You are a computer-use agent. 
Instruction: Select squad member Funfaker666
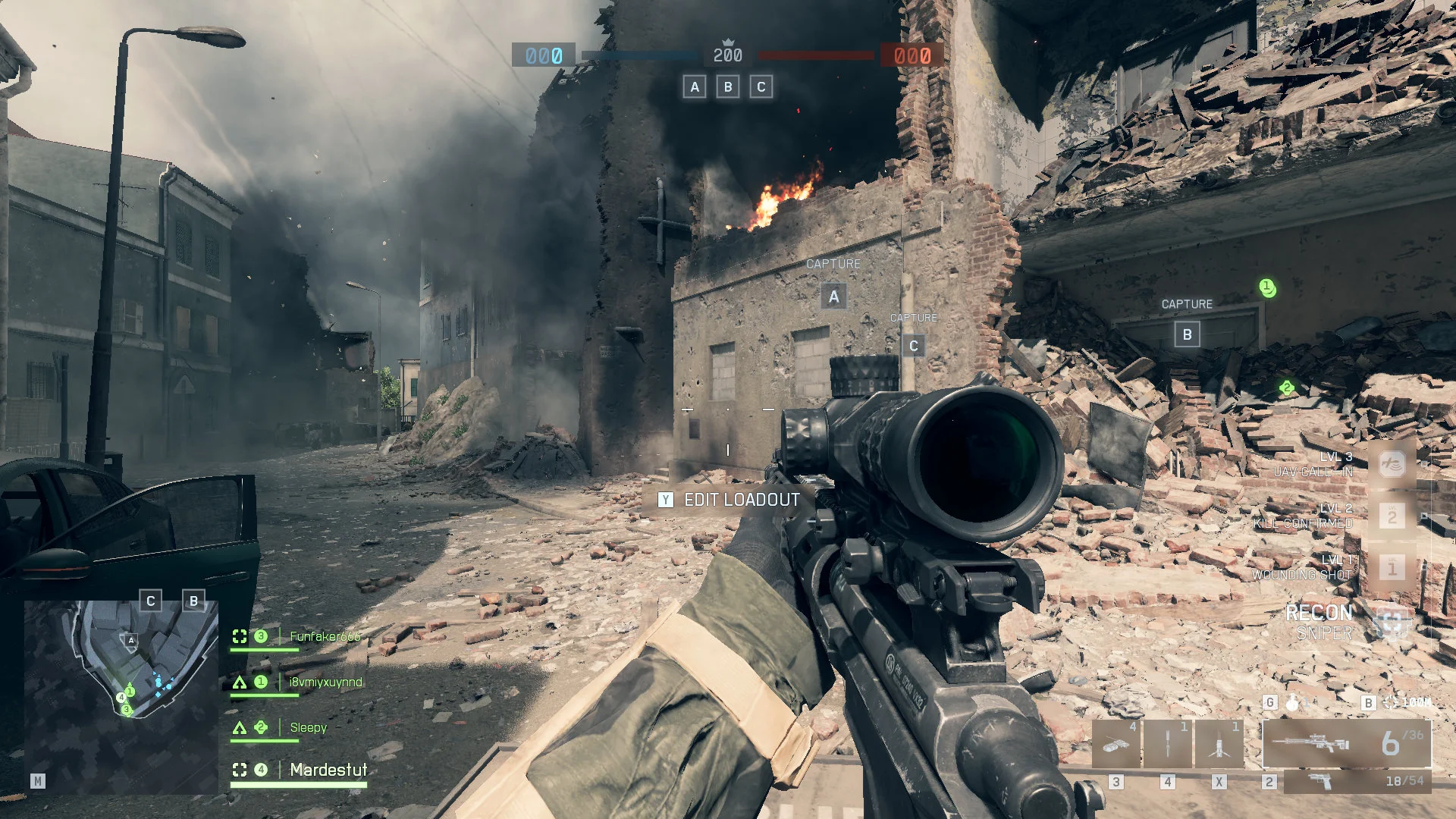click(325, 637)
